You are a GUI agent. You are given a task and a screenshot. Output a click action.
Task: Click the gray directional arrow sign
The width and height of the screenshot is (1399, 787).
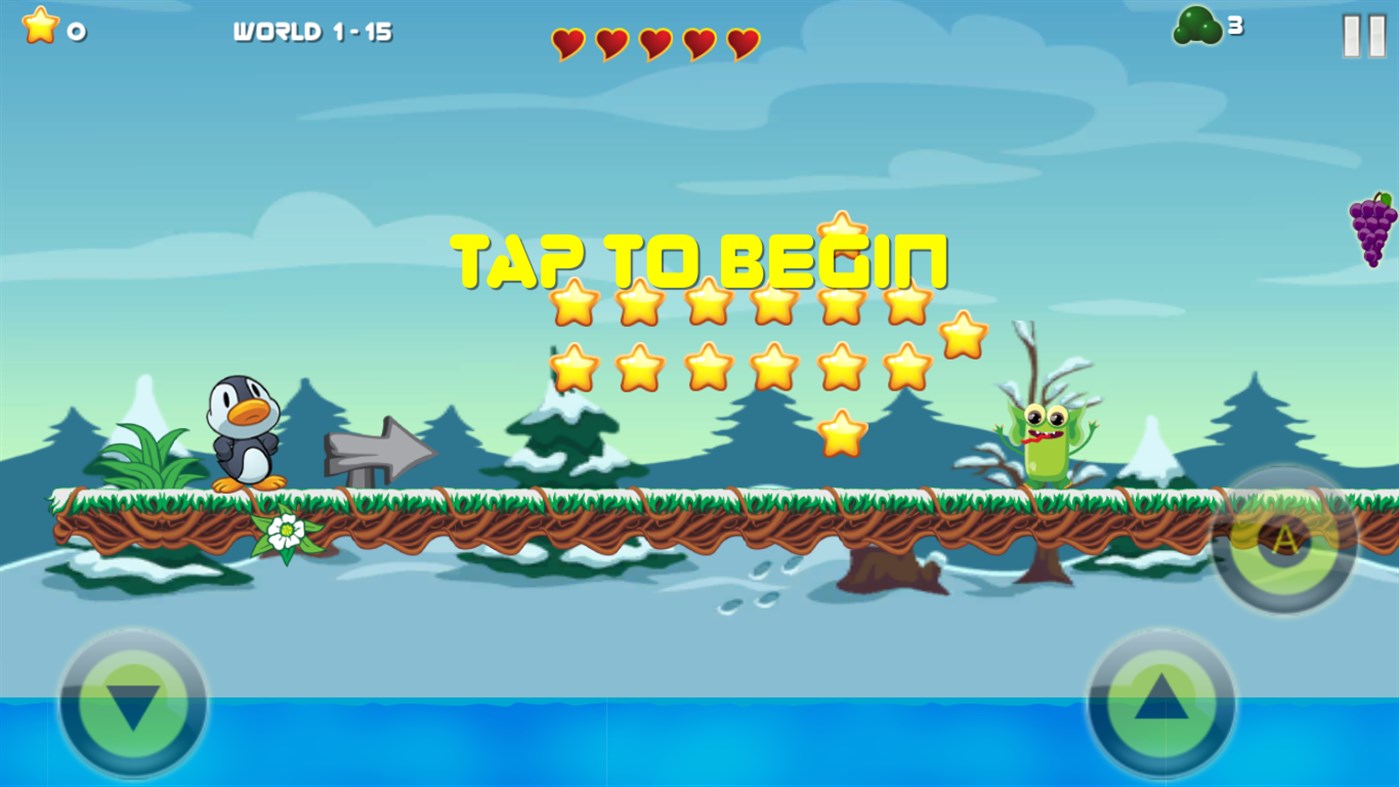click(380, 451)
